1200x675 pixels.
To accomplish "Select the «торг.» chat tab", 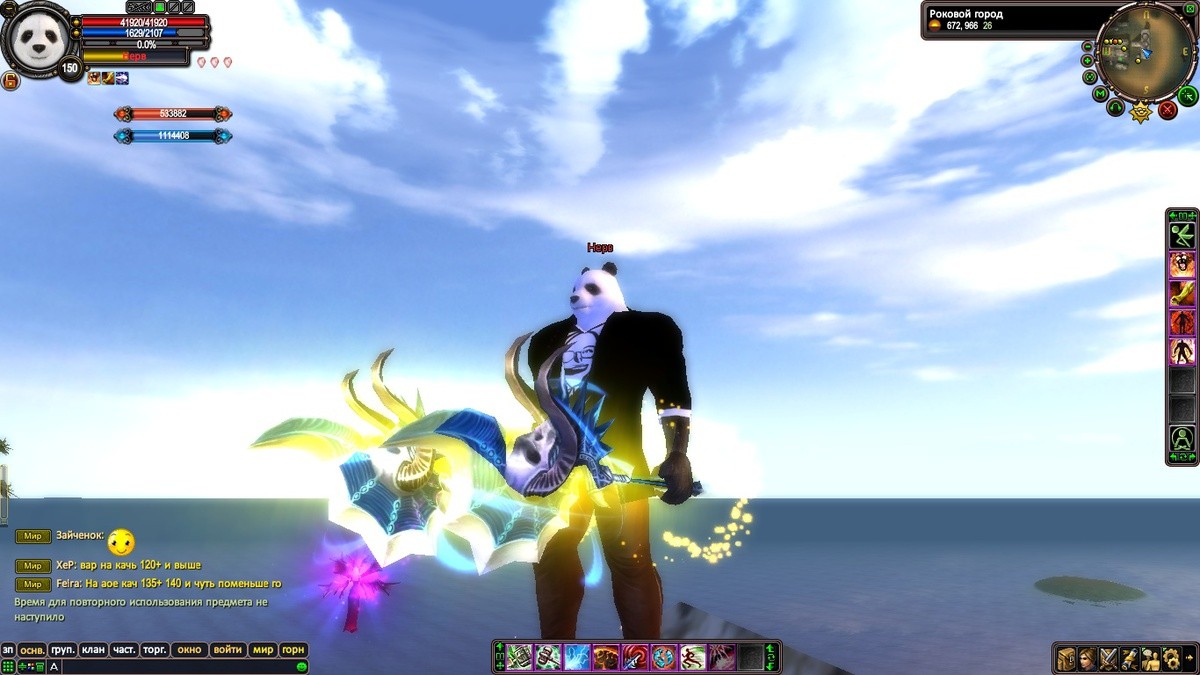I will [x=154, y=650].
